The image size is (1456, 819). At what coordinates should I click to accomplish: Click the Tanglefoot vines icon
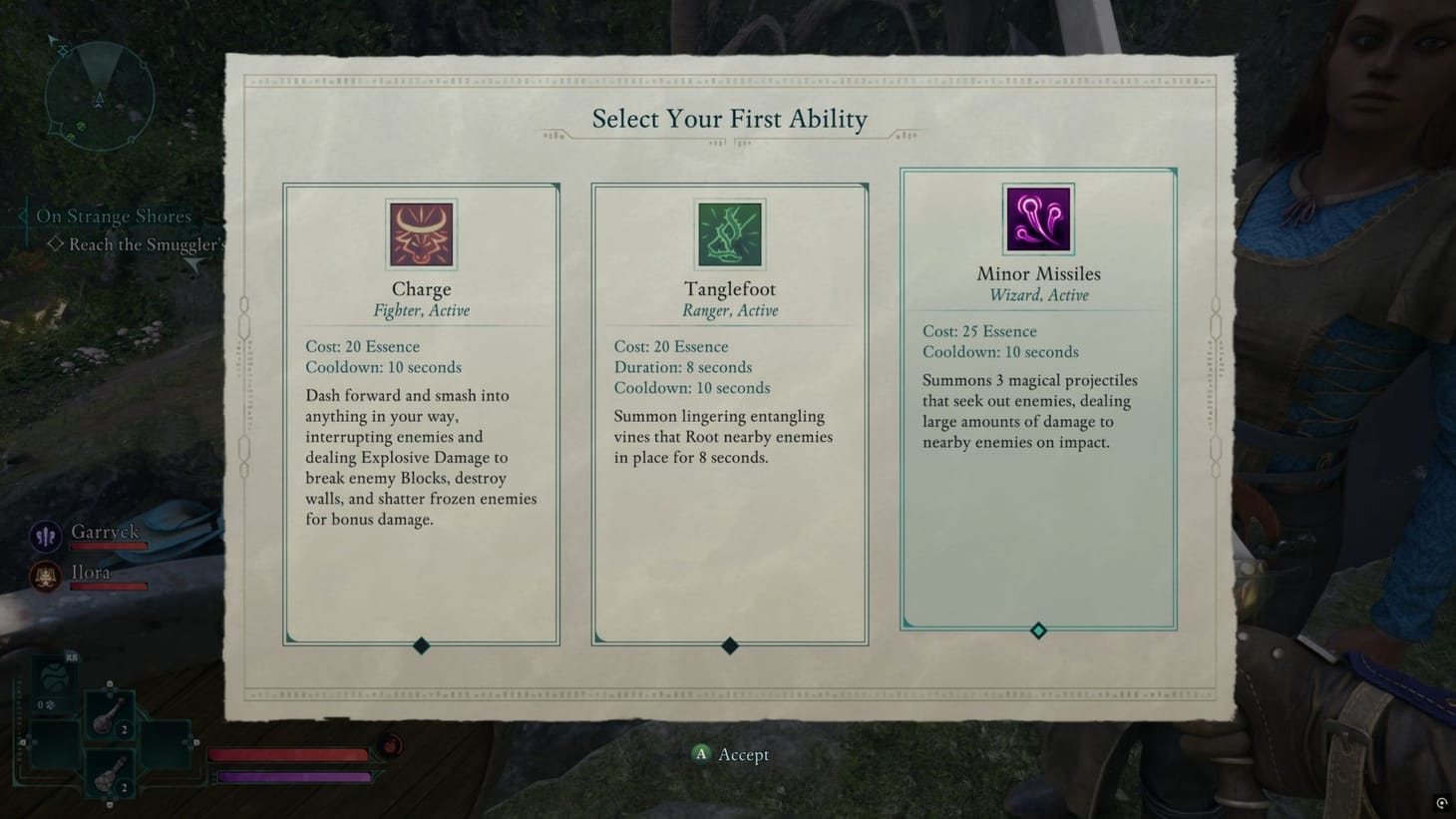pos(729,233)
